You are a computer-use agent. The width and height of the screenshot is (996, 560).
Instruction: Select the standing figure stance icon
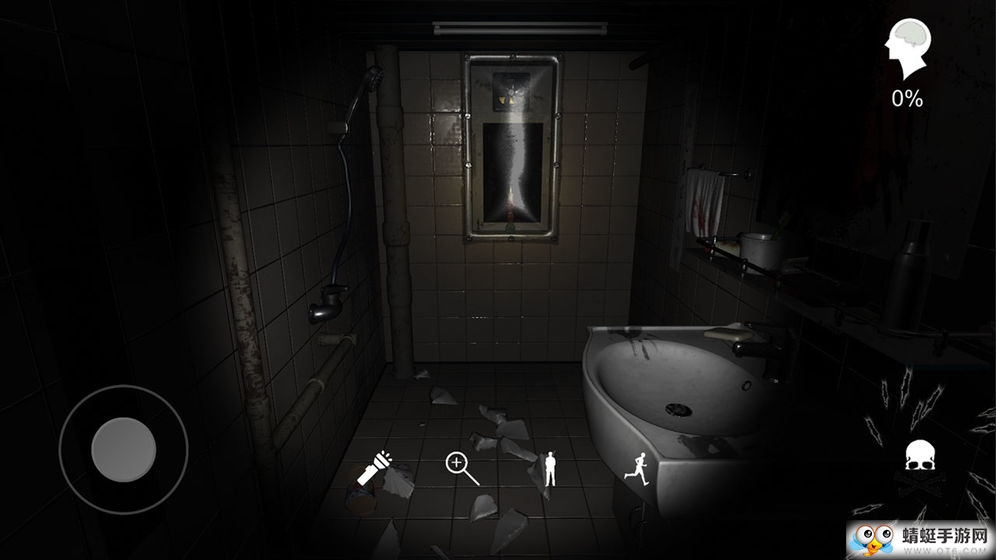[548, 467]
